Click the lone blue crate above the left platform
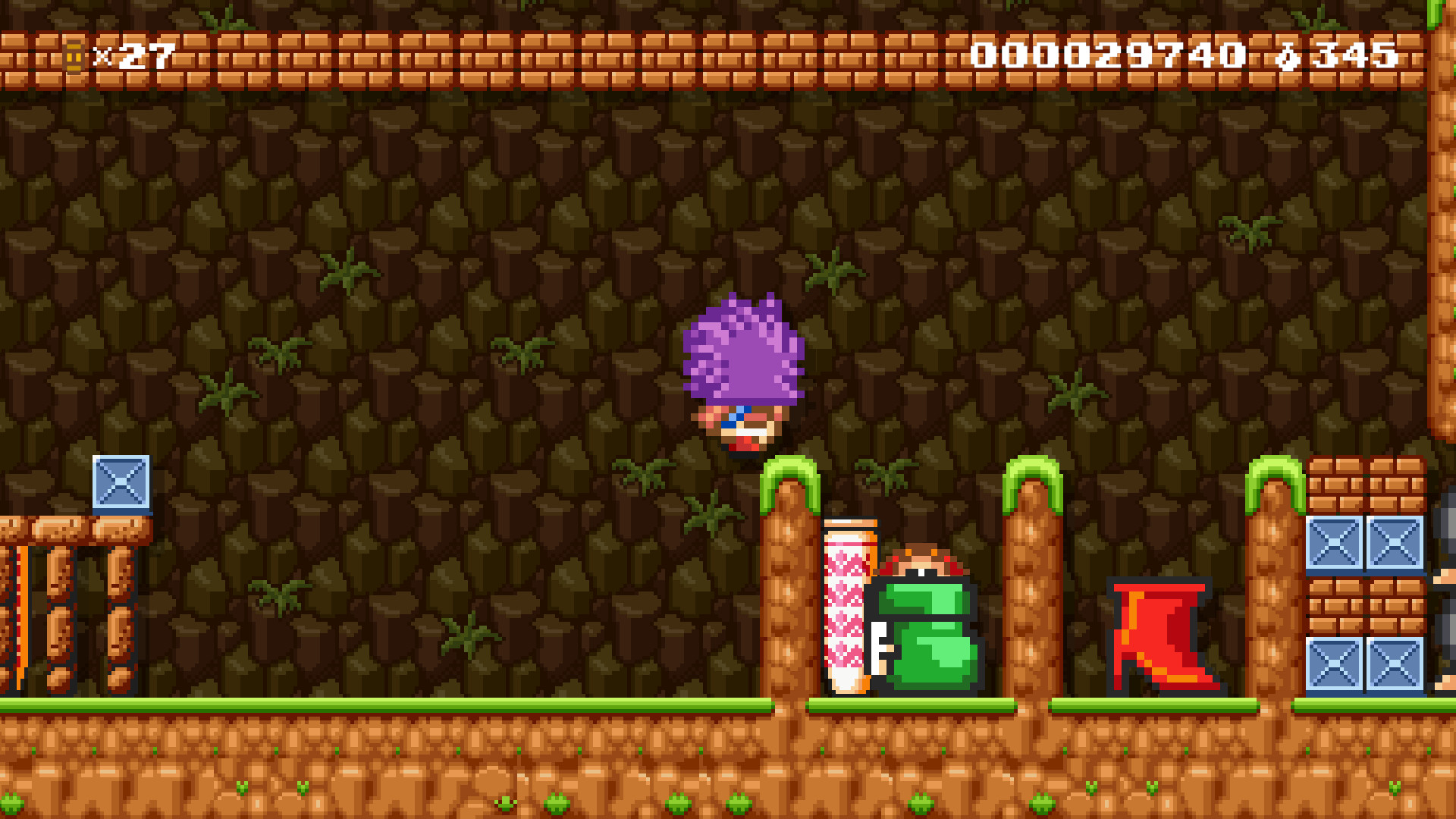 (121, 485)
